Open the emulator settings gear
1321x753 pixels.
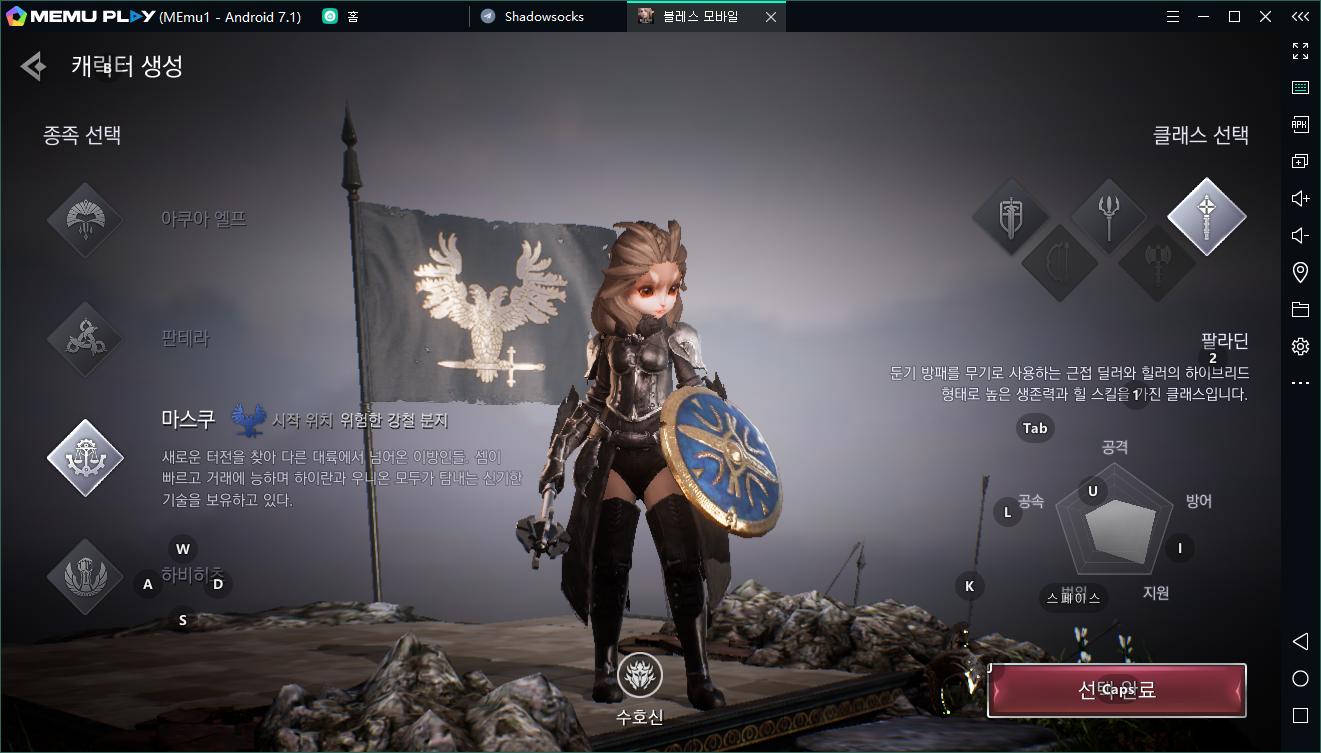point(1300,346)
